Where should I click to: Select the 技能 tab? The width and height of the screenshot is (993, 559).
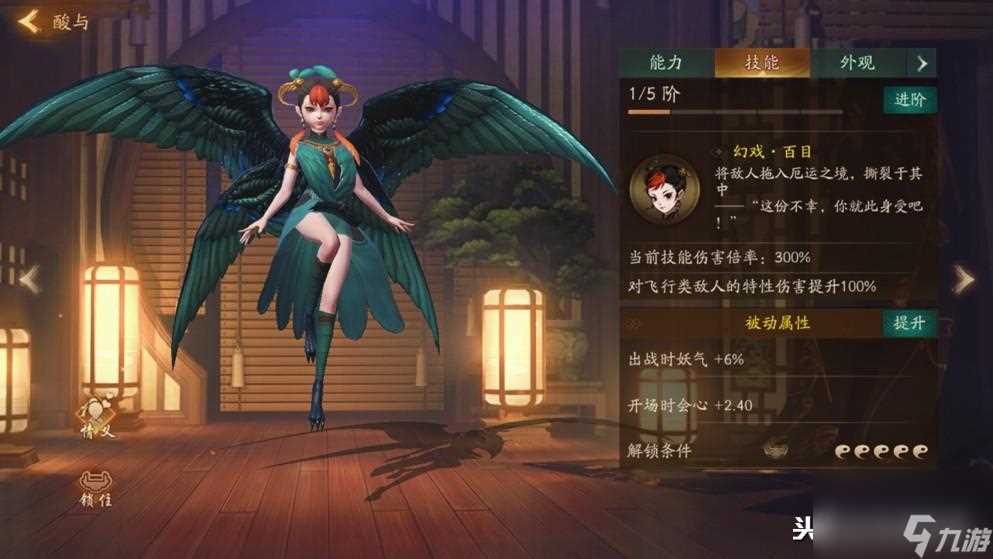pyautogui.click(x=761, y=63)
